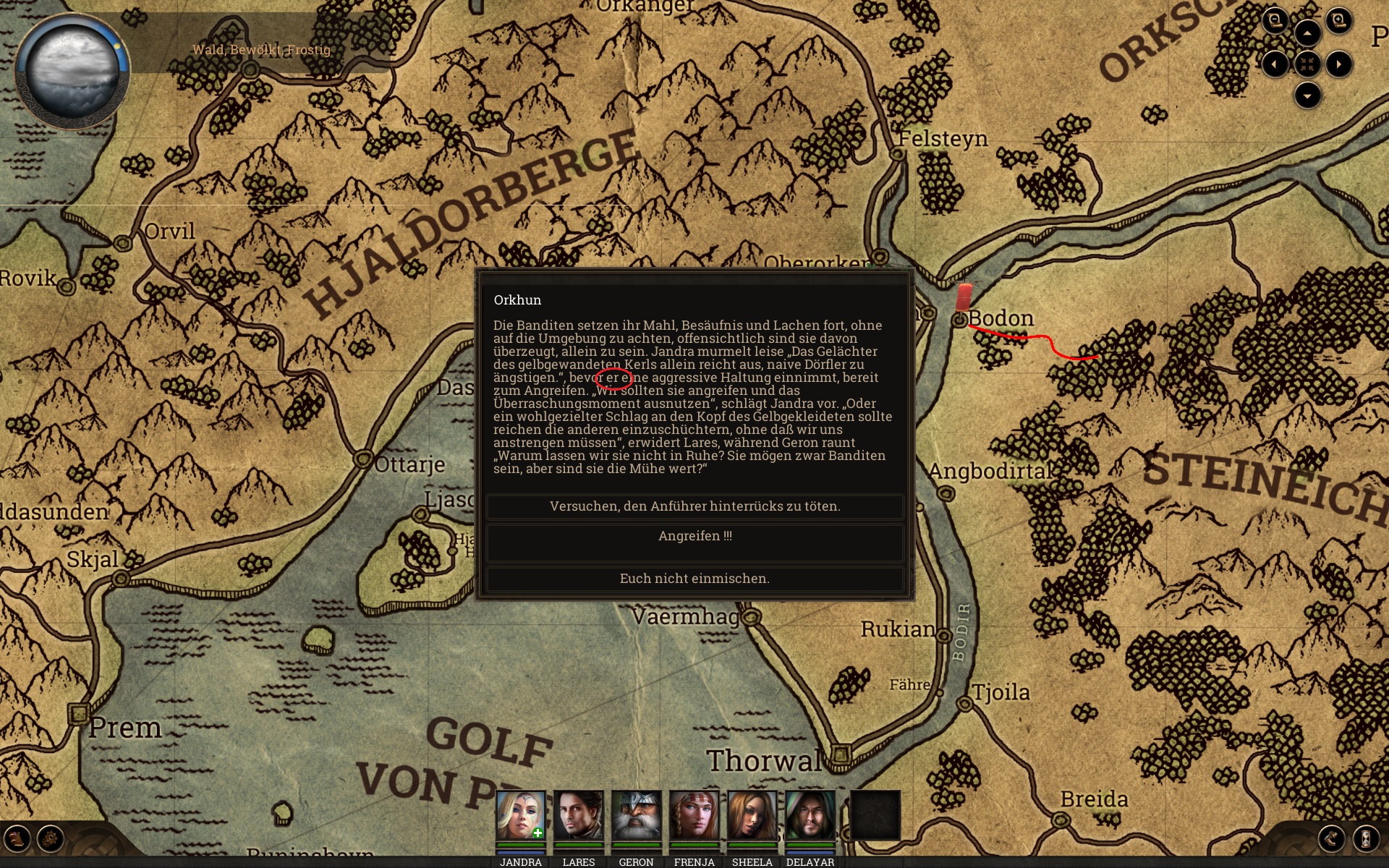The image size is (1389, 868).
Task: Click the boot travel icon
Action: point(1332,839)
